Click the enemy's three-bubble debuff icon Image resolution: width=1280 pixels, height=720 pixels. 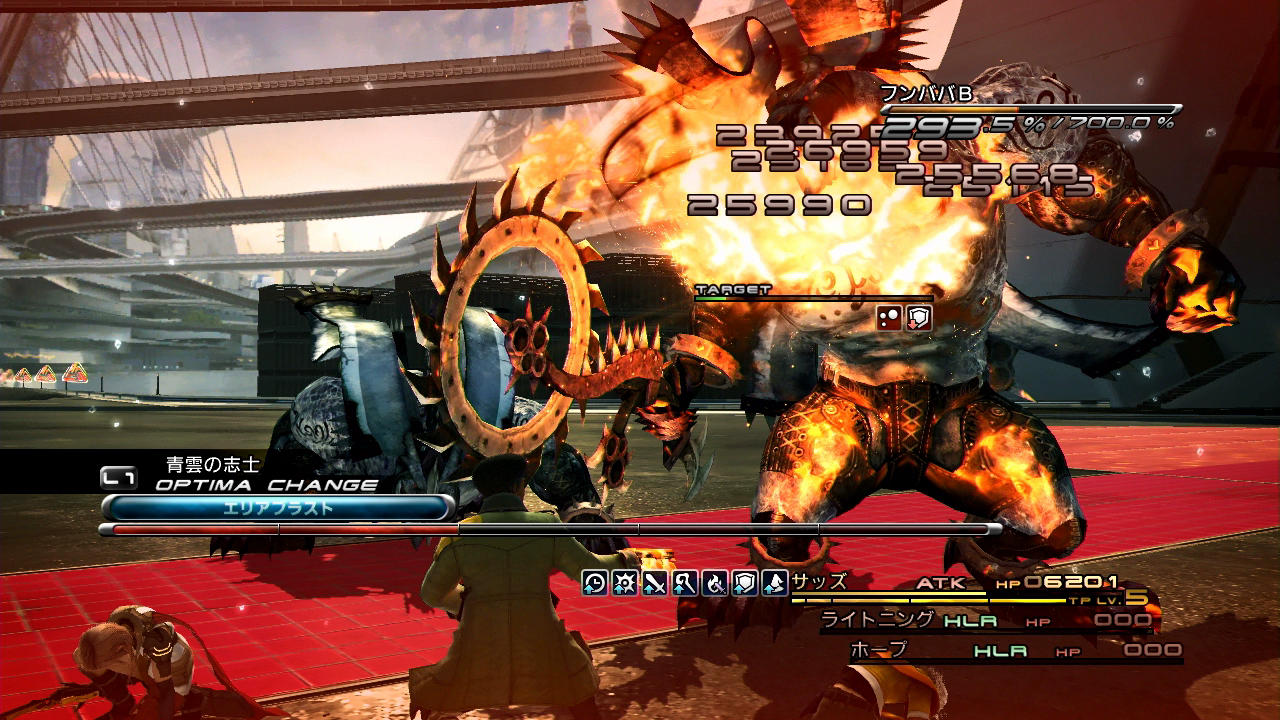889,318
